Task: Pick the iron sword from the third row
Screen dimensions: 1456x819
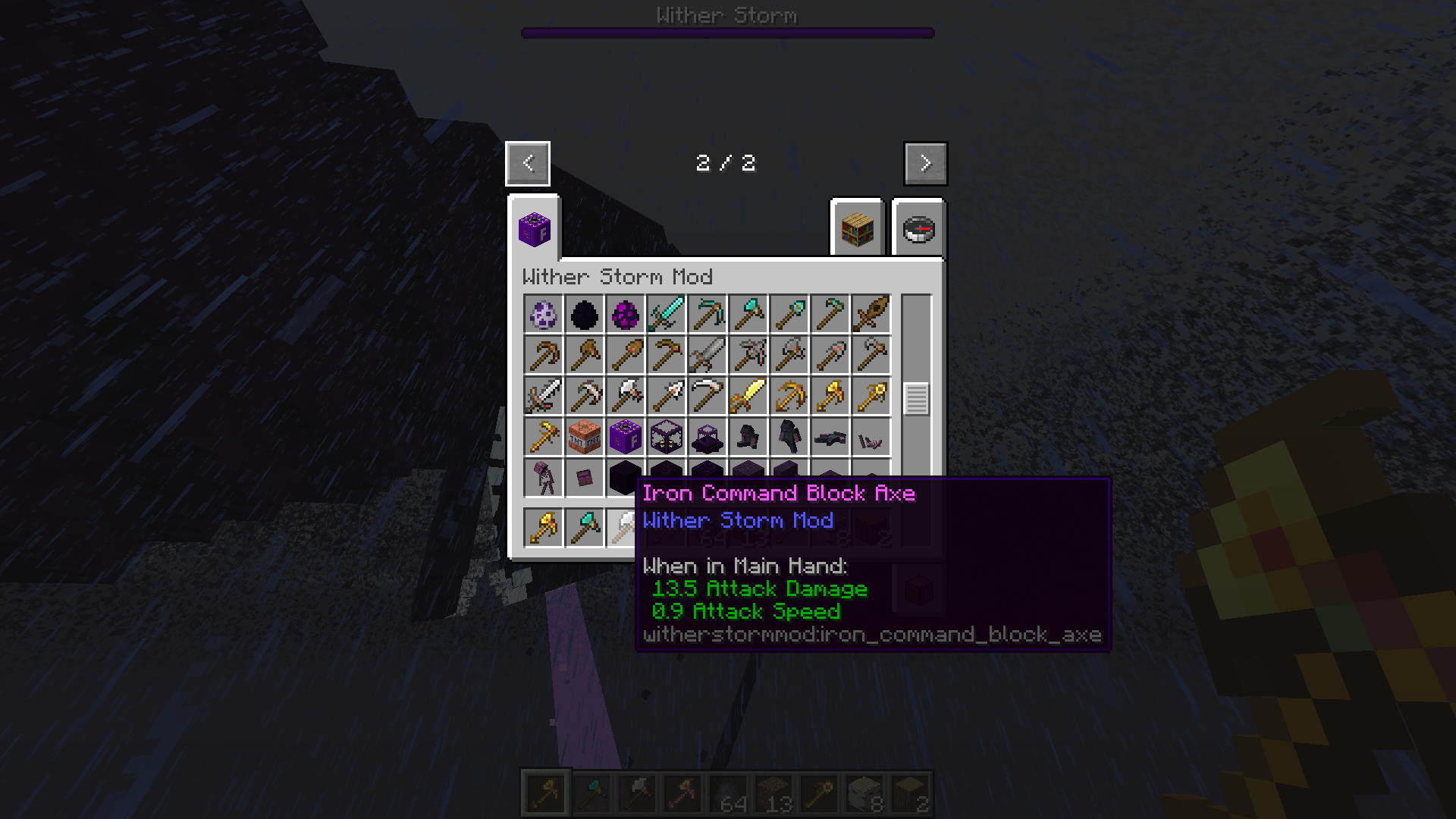Action: click(544, 396)
